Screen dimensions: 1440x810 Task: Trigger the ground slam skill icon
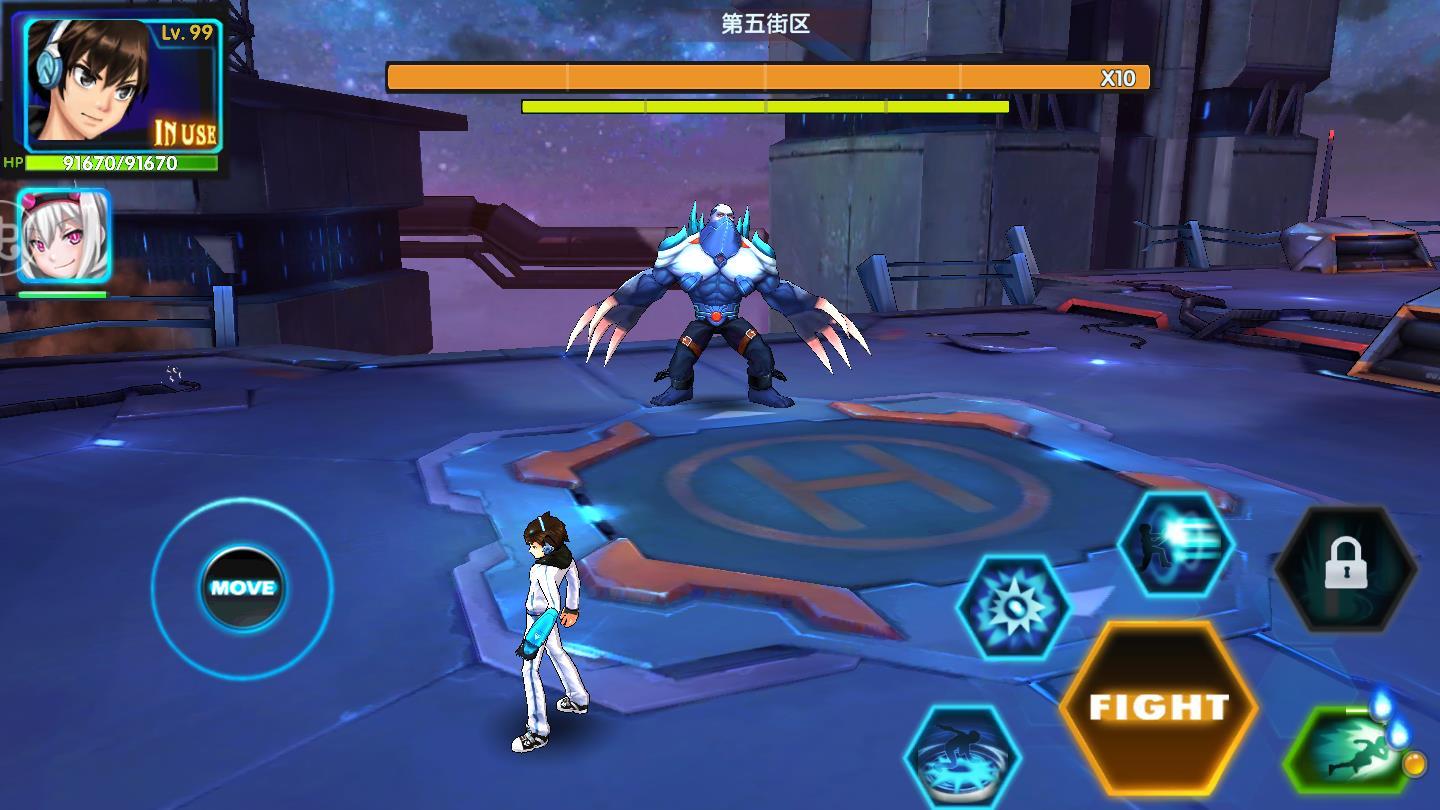pos(962,756)
